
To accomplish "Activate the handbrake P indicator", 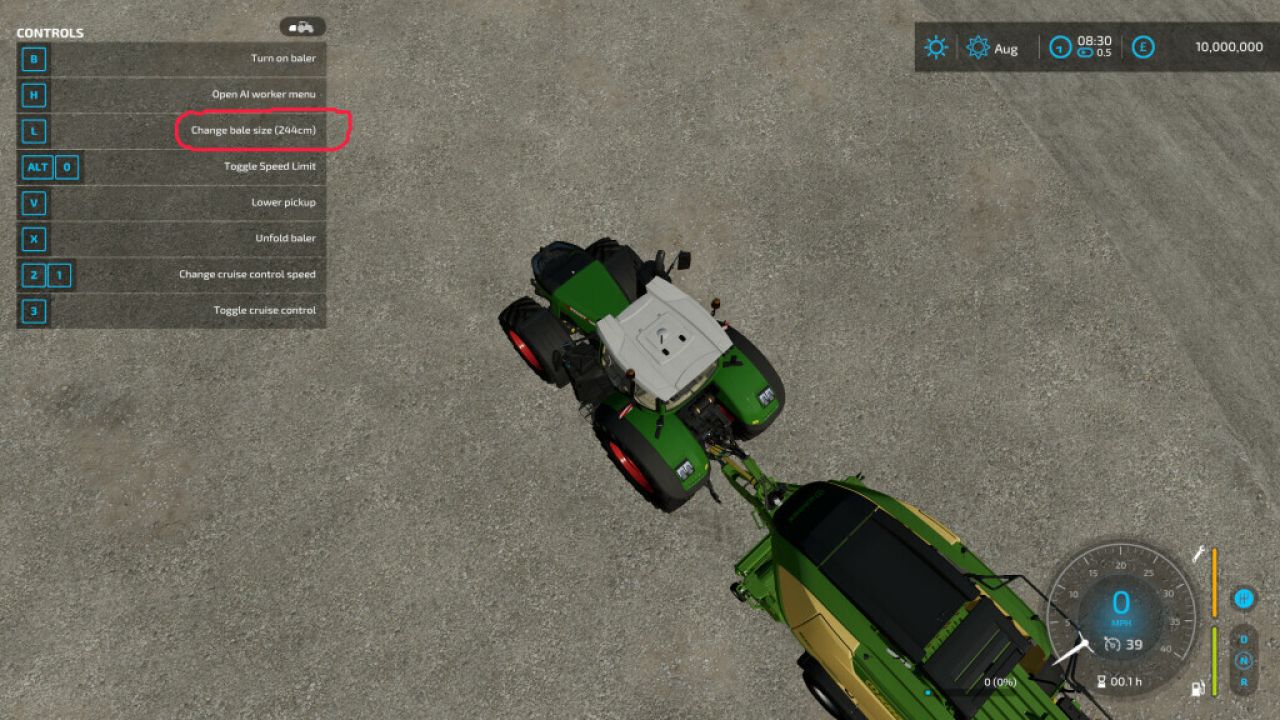I will click(1245, 599).
